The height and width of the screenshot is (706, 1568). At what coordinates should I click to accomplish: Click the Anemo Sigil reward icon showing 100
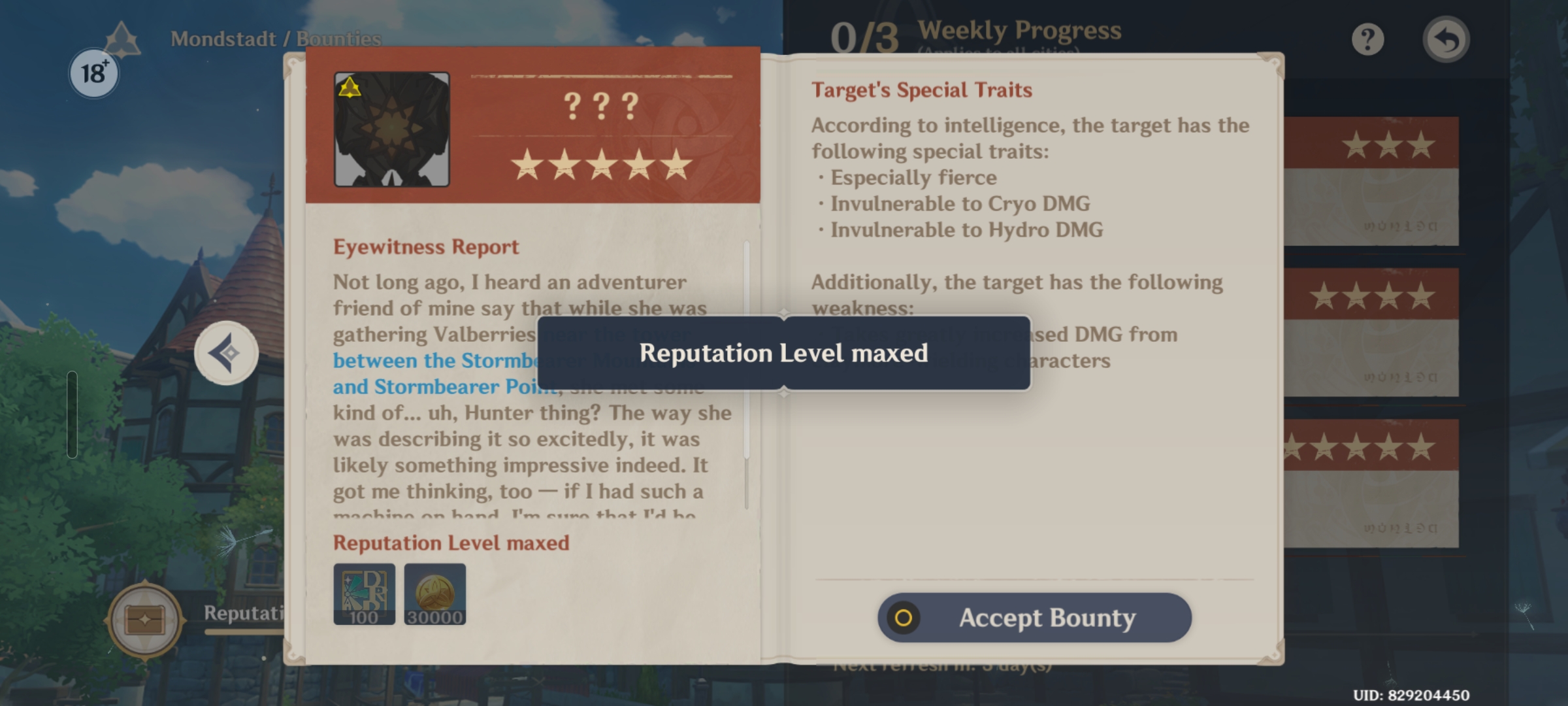[365, 595]
